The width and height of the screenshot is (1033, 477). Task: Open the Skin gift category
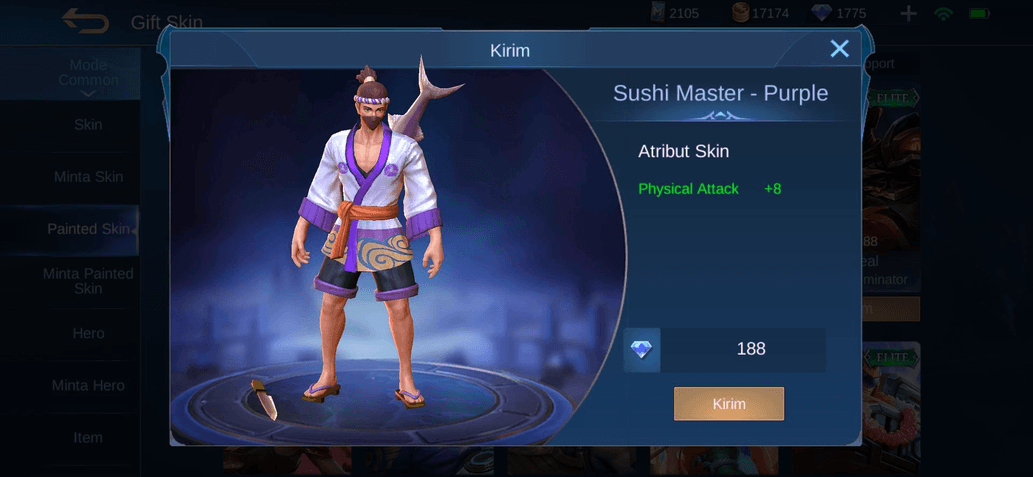(x=88, y=125)
